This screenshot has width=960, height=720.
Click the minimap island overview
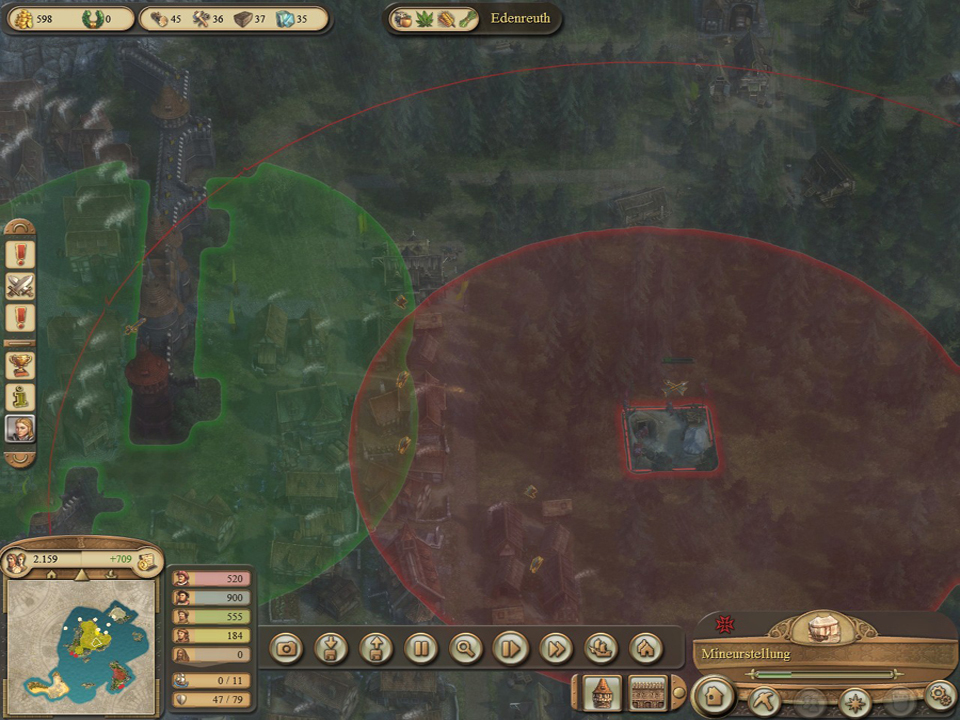81,641
